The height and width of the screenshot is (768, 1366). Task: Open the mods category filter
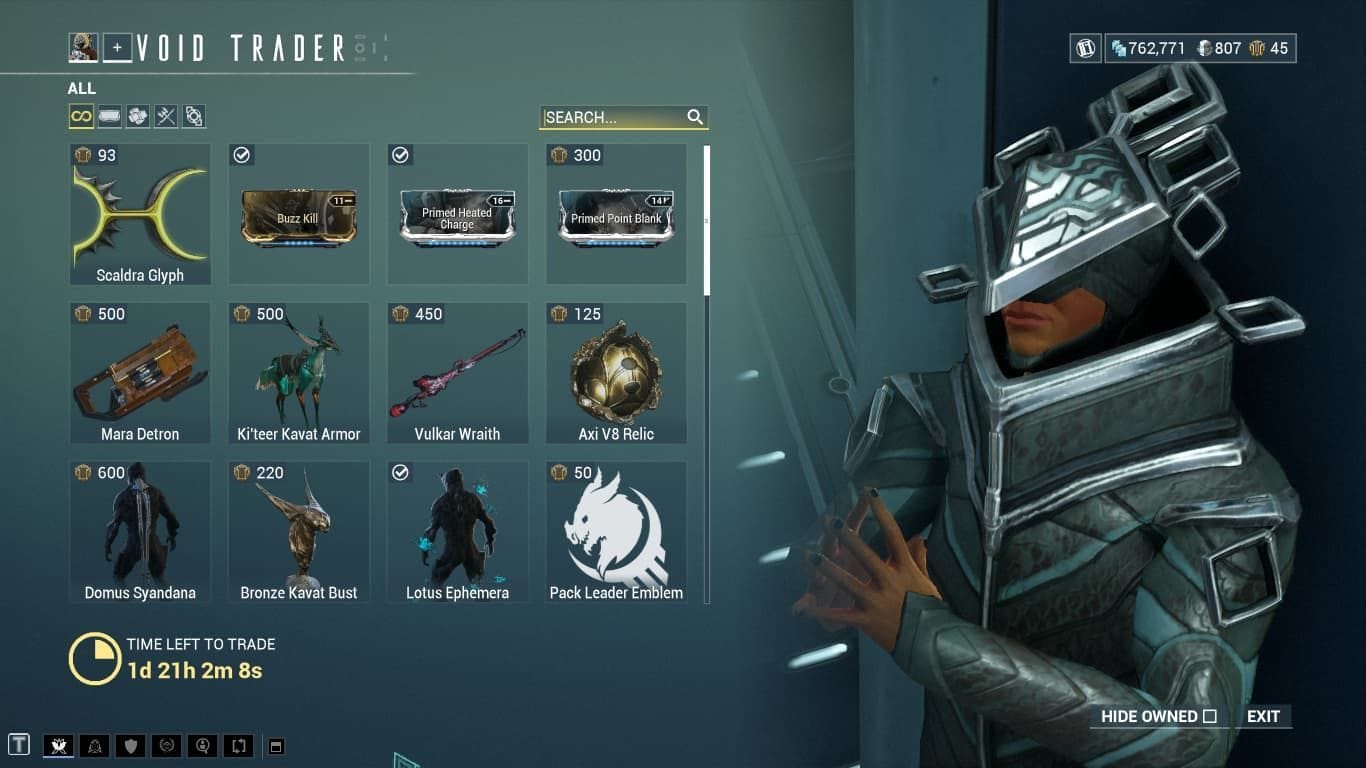pos(108,116)
